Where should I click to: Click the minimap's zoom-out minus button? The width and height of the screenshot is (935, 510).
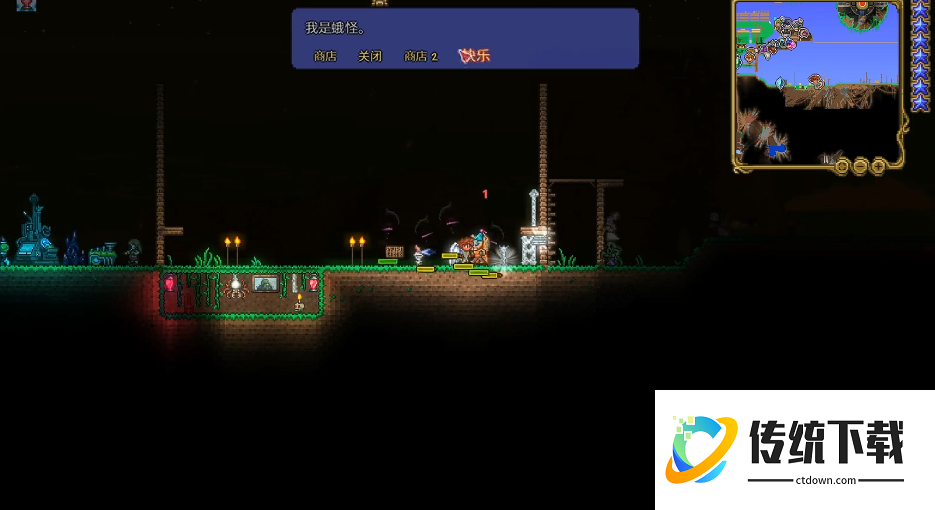pyautogui.click(x=860, y=165)
